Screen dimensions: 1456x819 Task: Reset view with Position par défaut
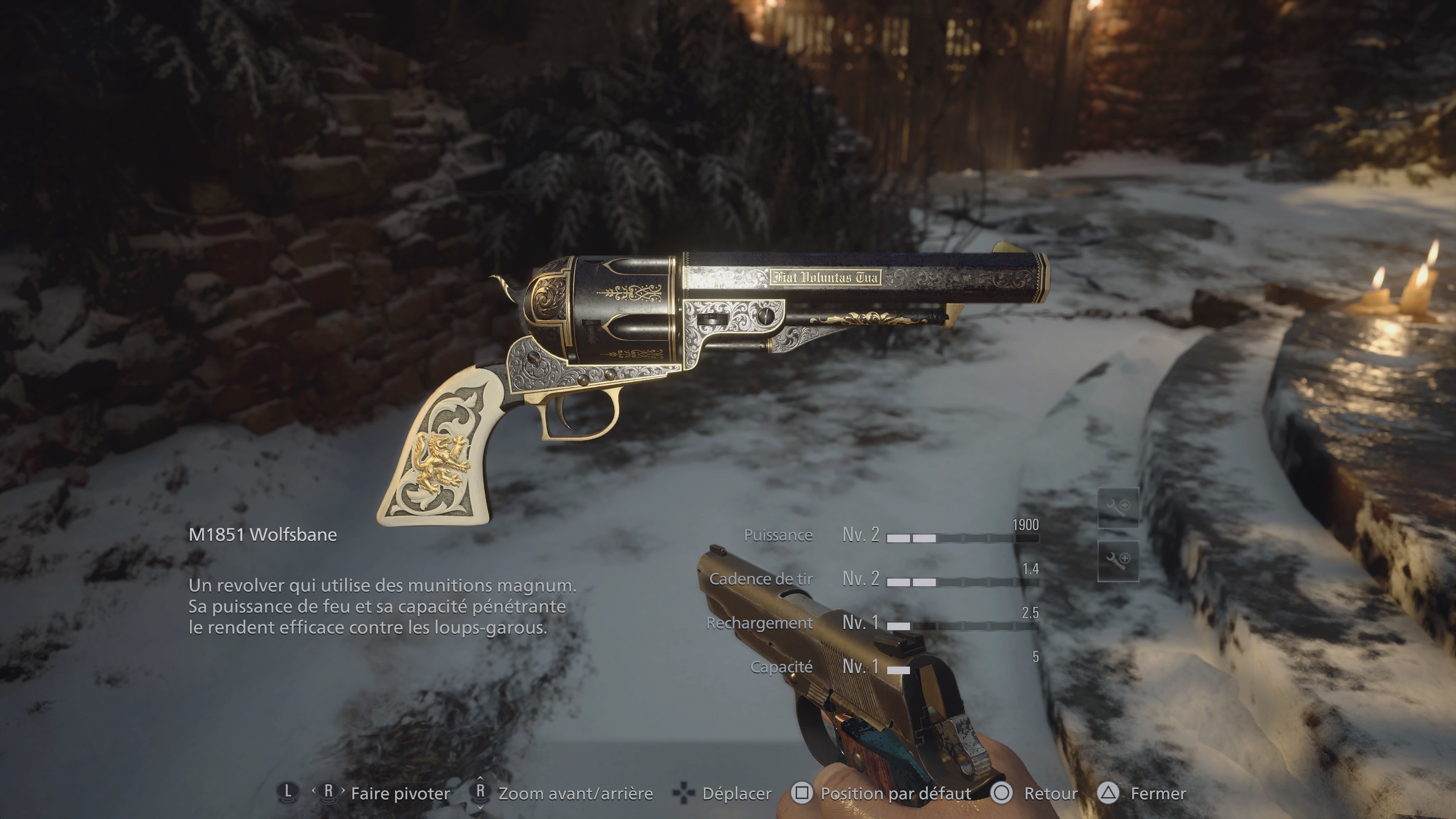(x=895, y=794)
